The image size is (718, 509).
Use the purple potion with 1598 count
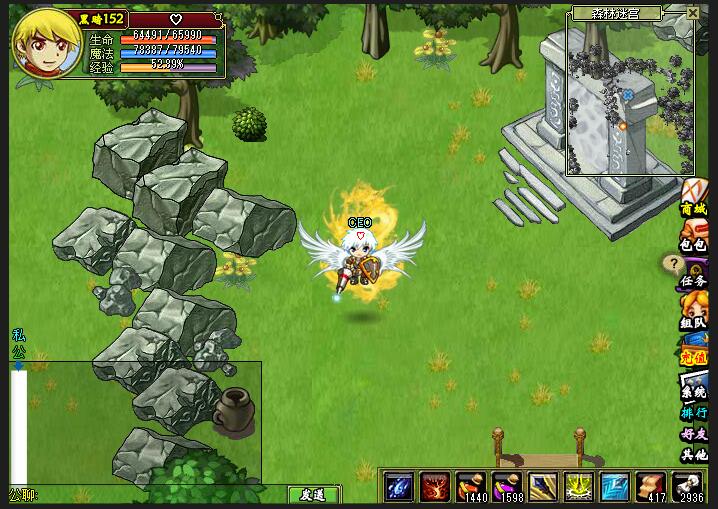[507, 487]
